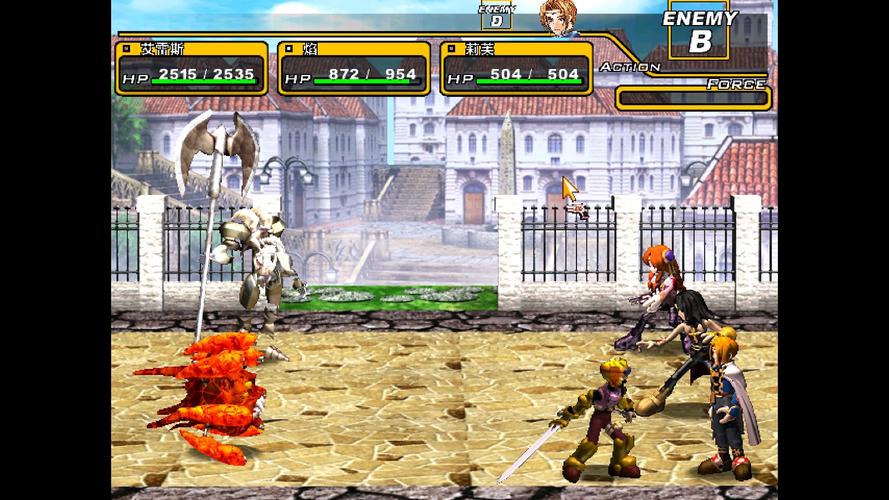The width and height of the screenshot is (889, 500).
Task: Select the character portrait in turn order
Action: pos(556,17)
